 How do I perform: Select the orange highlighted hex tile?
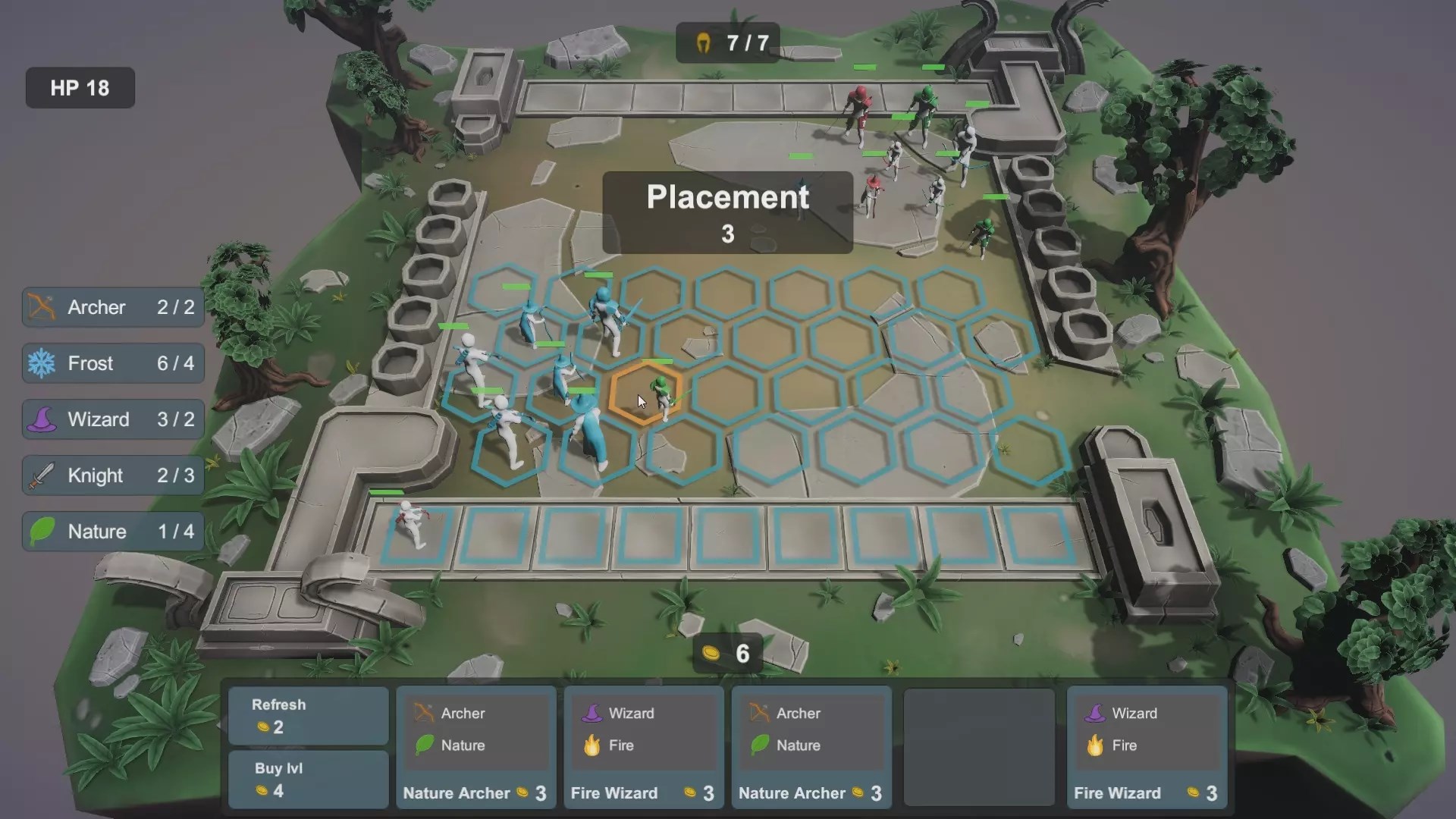coord(643,392)
